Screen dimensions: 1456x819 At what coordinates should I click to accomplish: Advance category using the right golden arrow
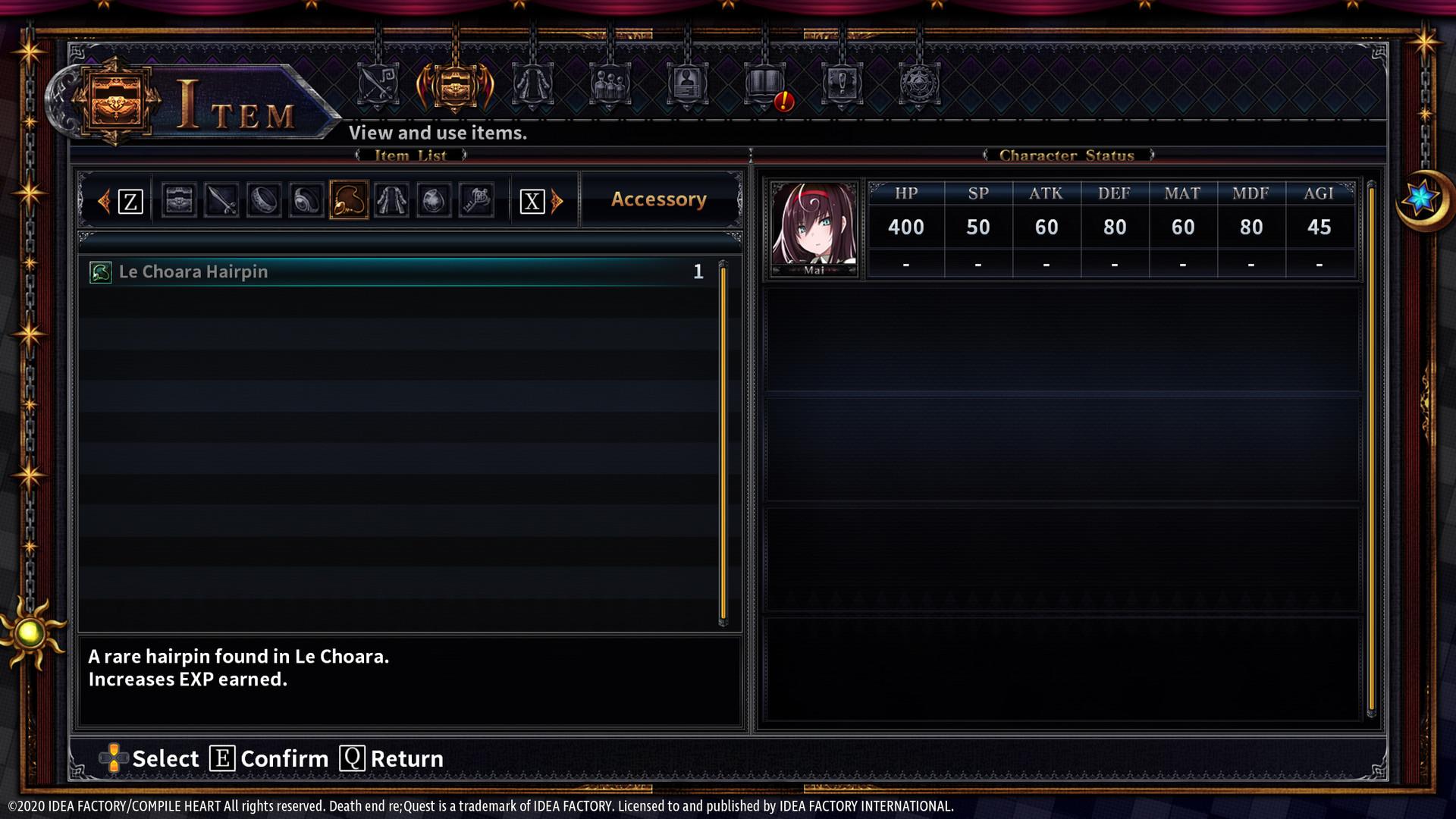557,199
